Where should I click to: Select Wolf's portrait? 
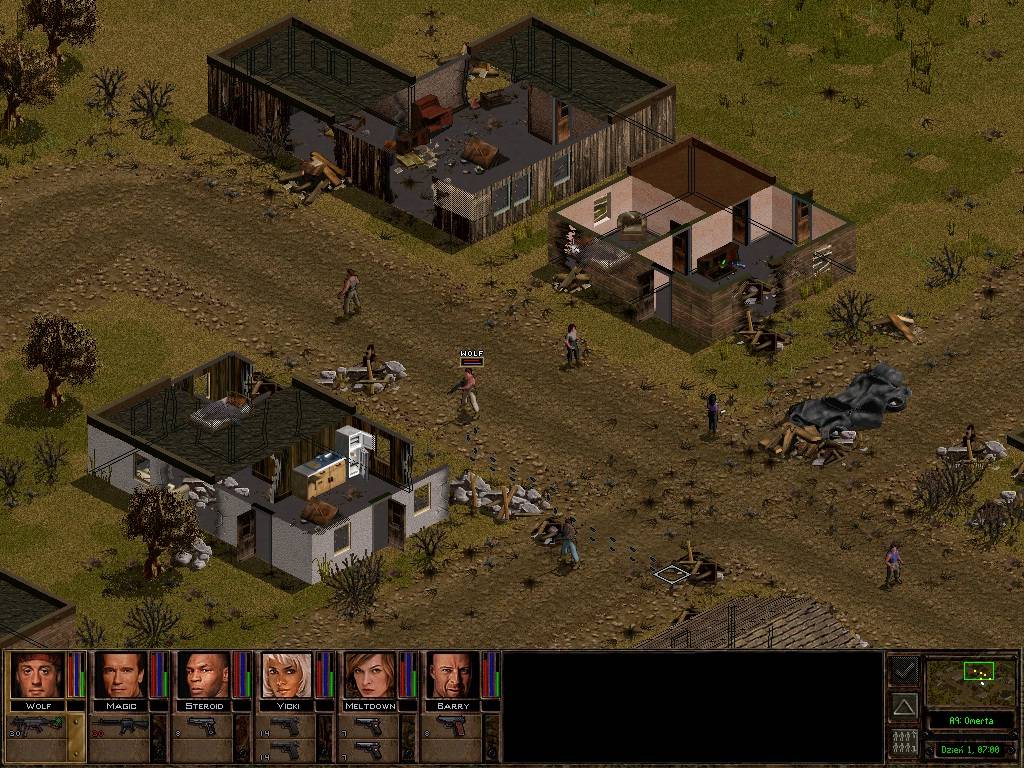coord(37,675)
